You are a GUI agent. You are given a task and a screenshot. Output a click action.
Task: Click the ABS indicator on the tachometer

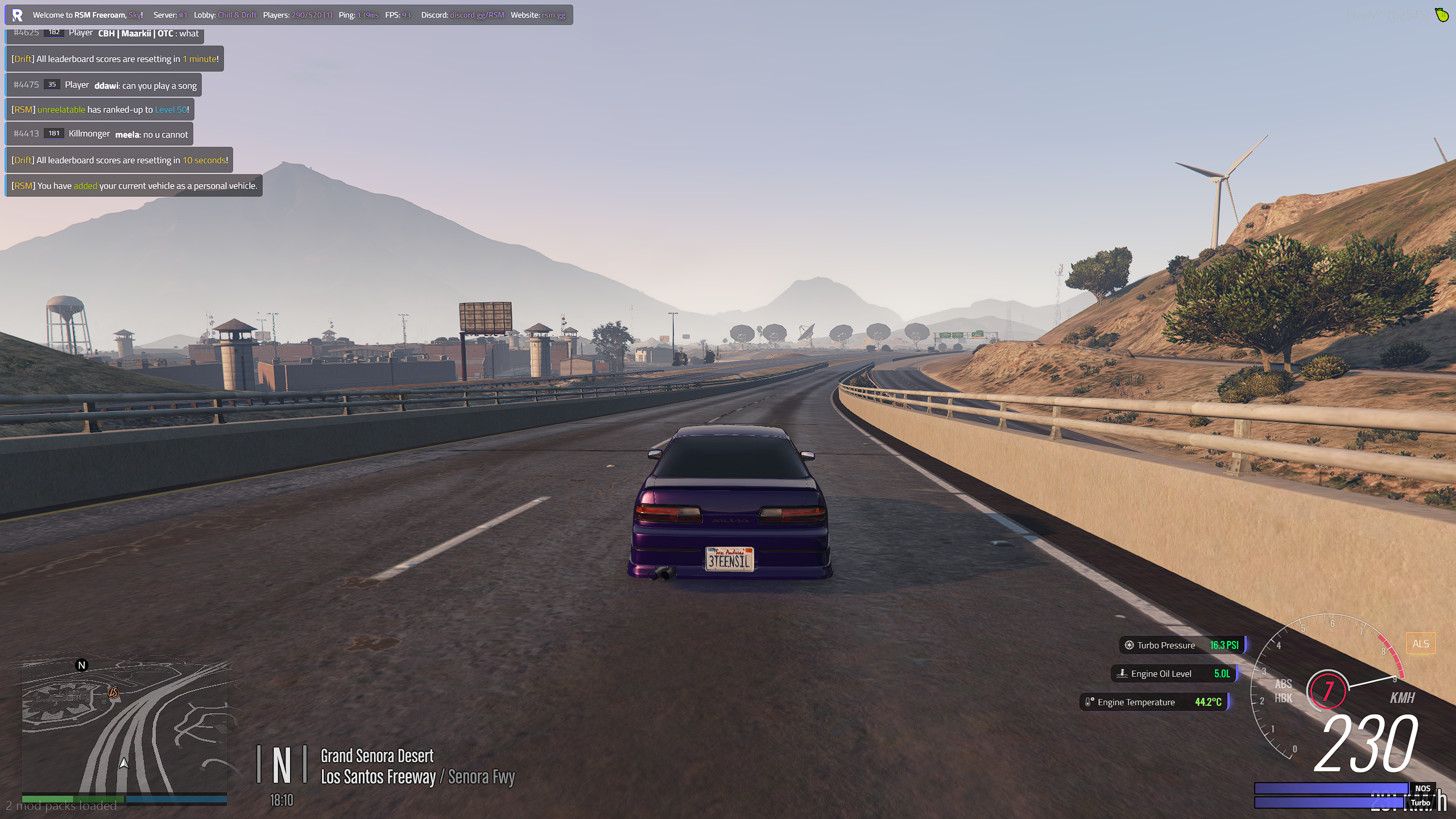pos(1284,684)
